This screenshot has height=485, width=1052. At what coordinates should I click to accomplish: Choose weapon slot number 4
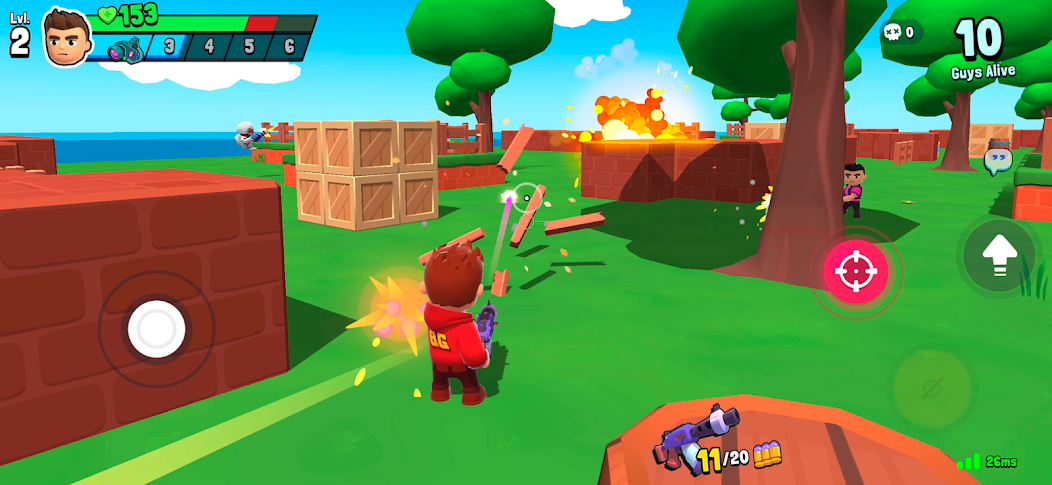pyautogui.click(x=208, y=47)
